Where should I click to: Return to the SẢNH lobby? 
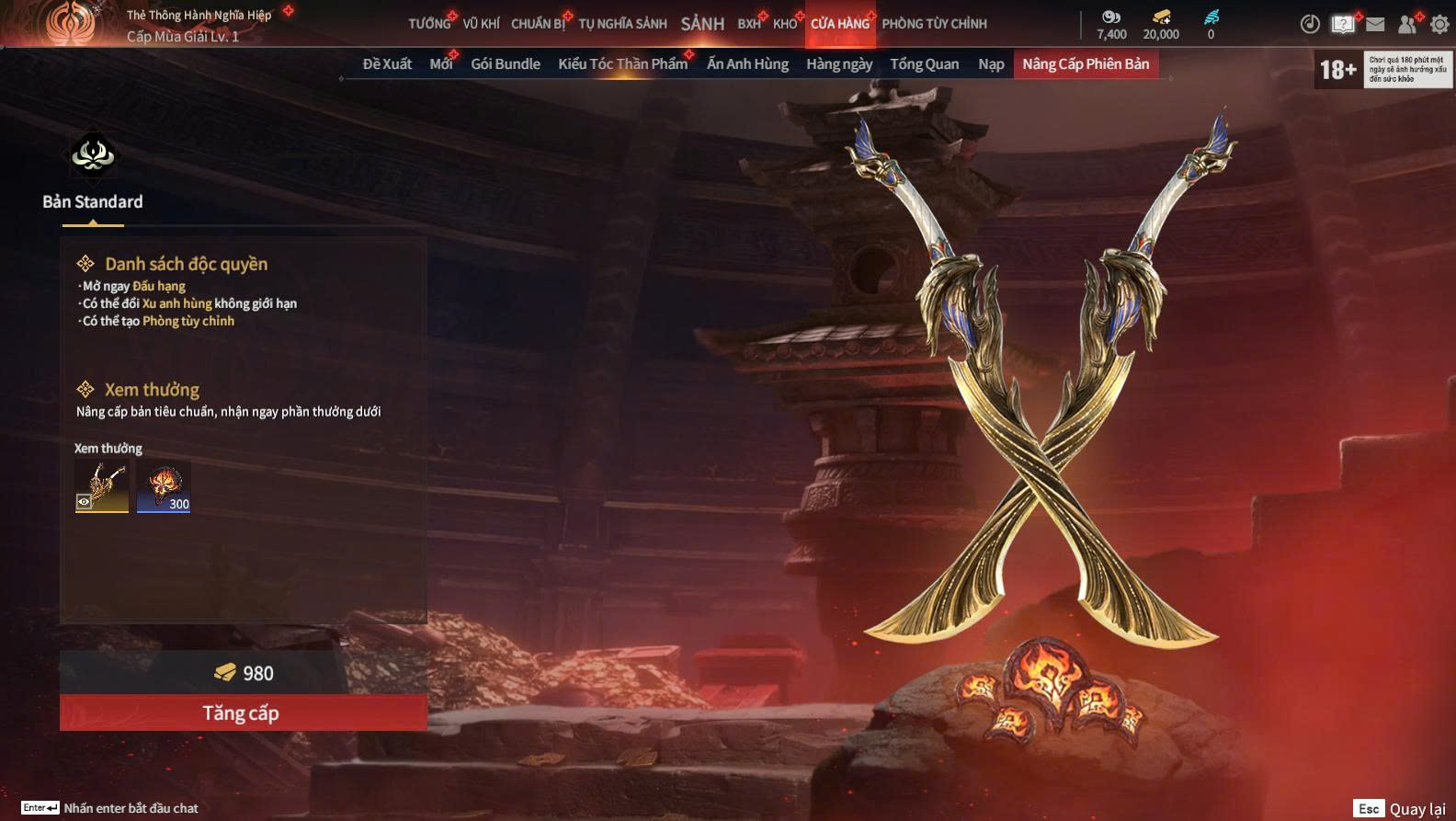[x=702, y=24]
